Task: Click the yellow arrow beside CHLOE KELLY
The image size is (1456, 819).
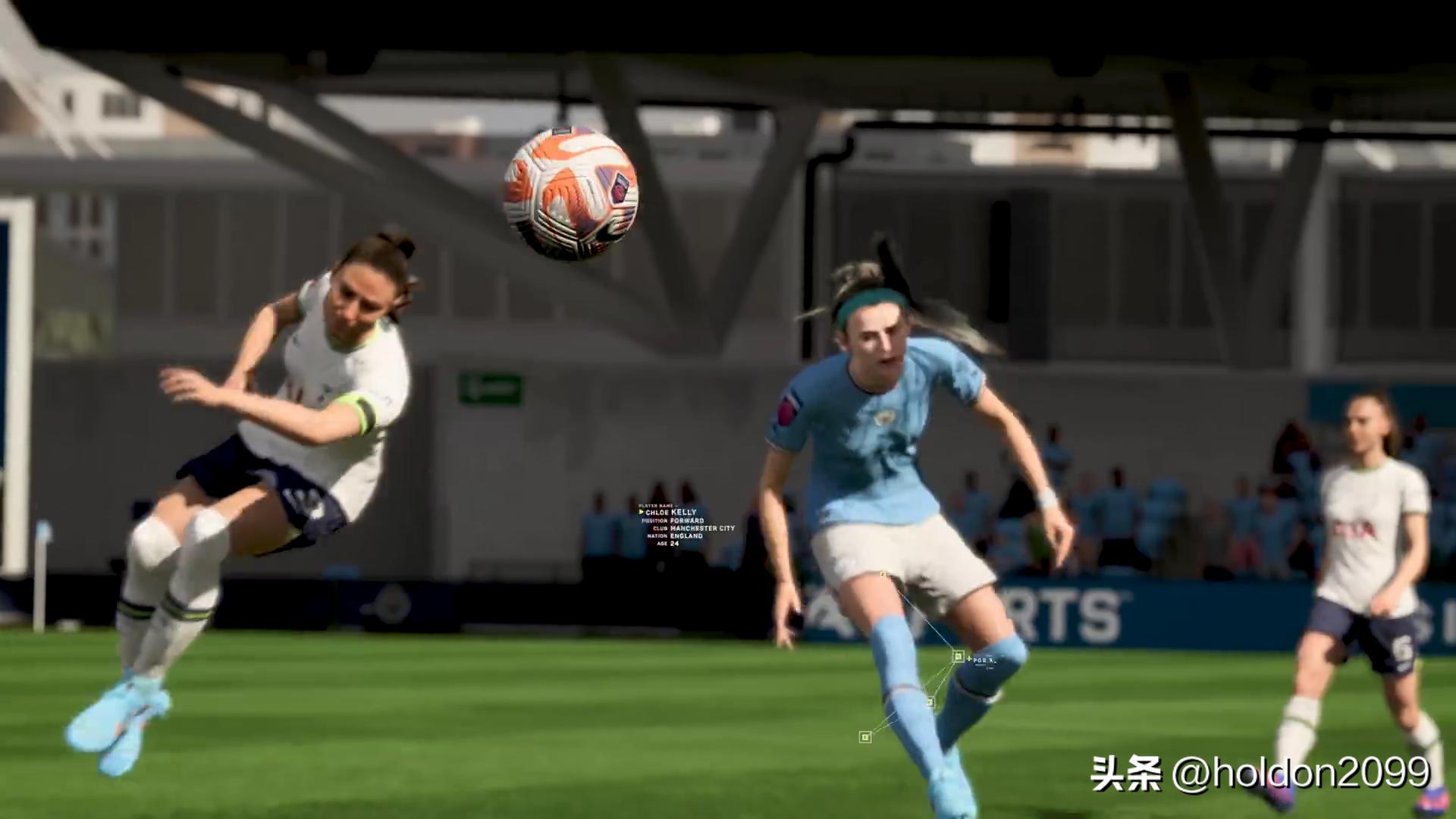Action: point(641,512)
